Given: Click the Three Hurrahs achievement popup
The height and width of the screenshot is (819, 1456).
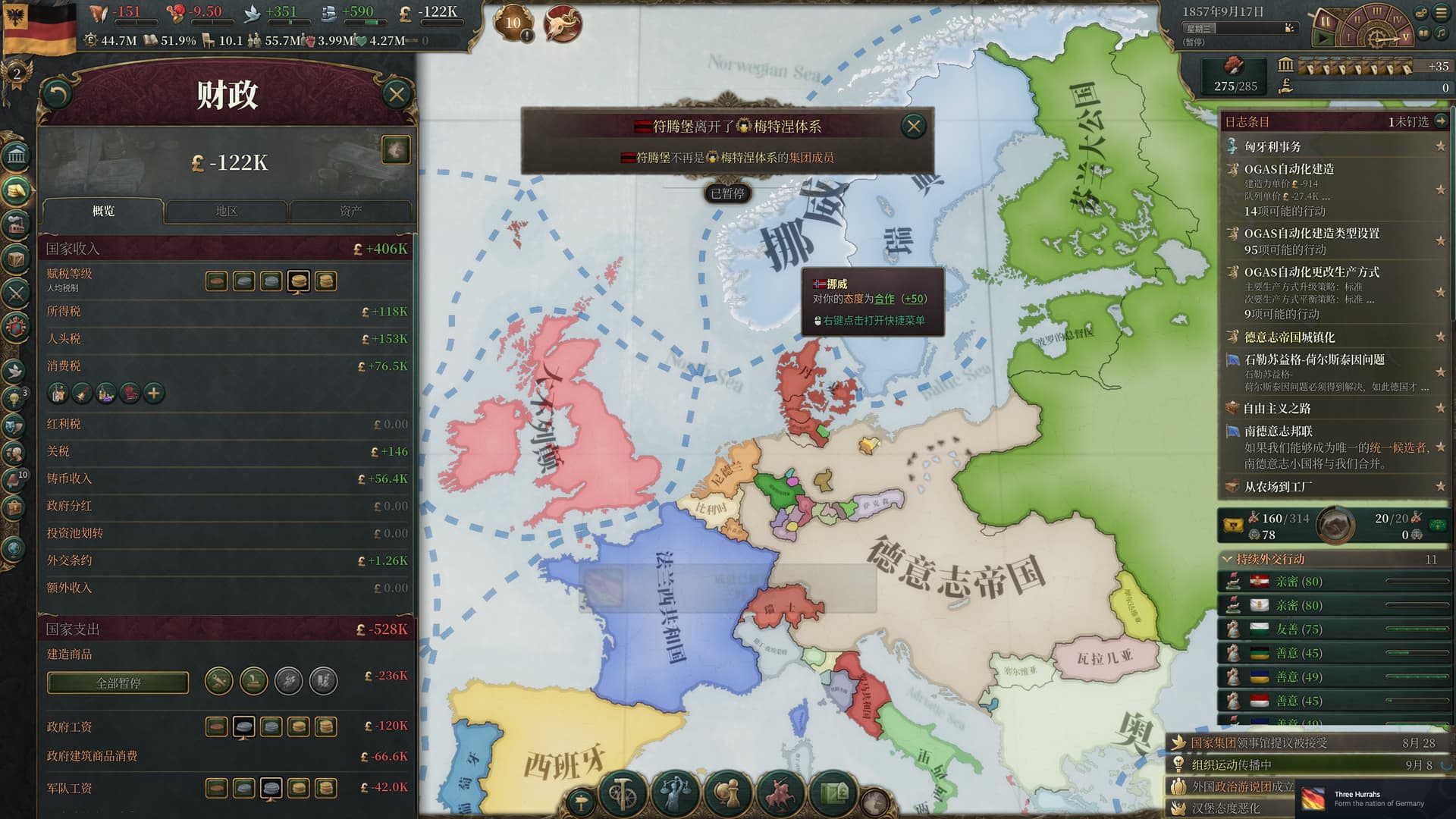Looking at the screenshot, I should point(1373,799).
